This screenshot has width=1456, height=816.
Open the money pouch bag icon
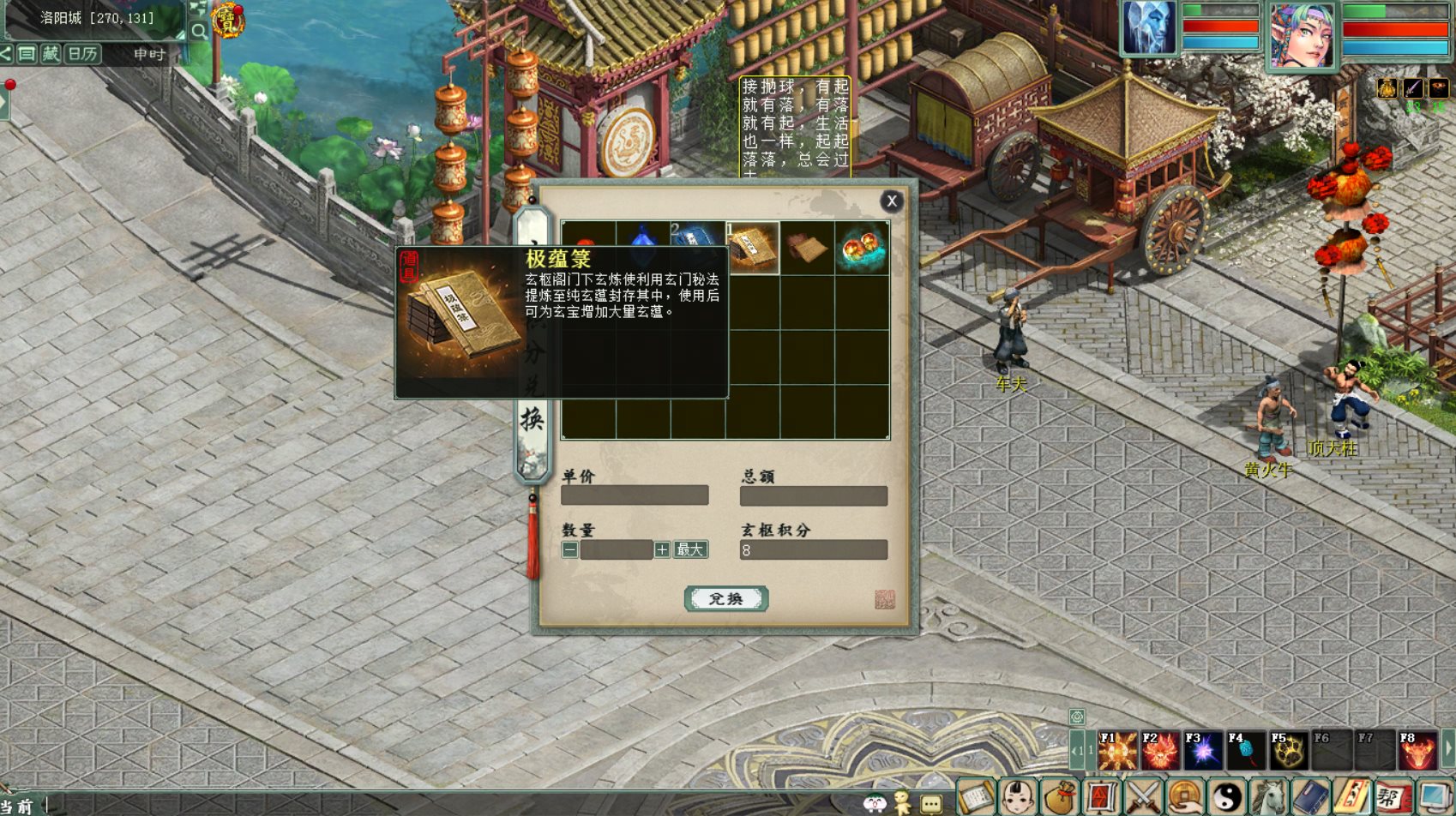click(1060, 797)
